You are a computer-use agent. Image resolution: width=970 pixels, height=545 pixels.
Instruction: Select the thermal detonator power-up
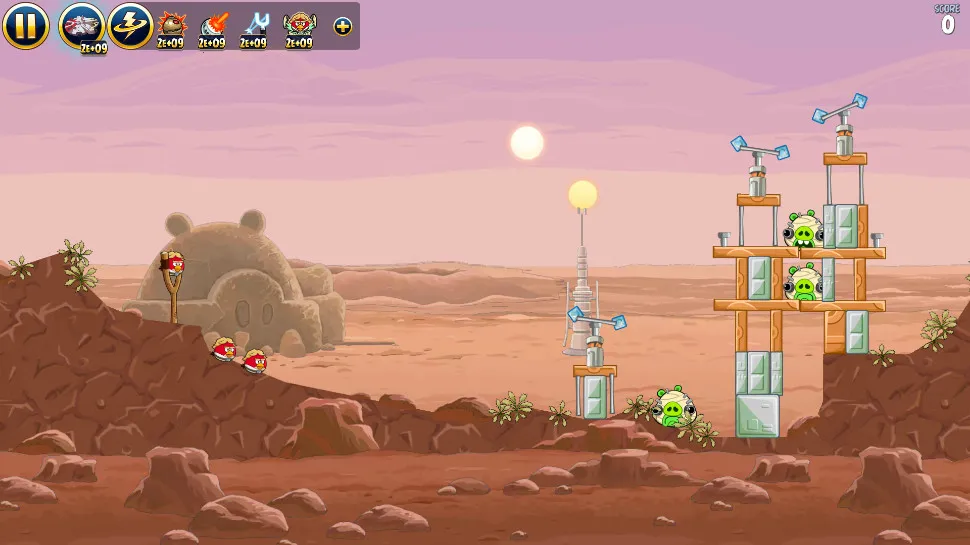(171, 25)
